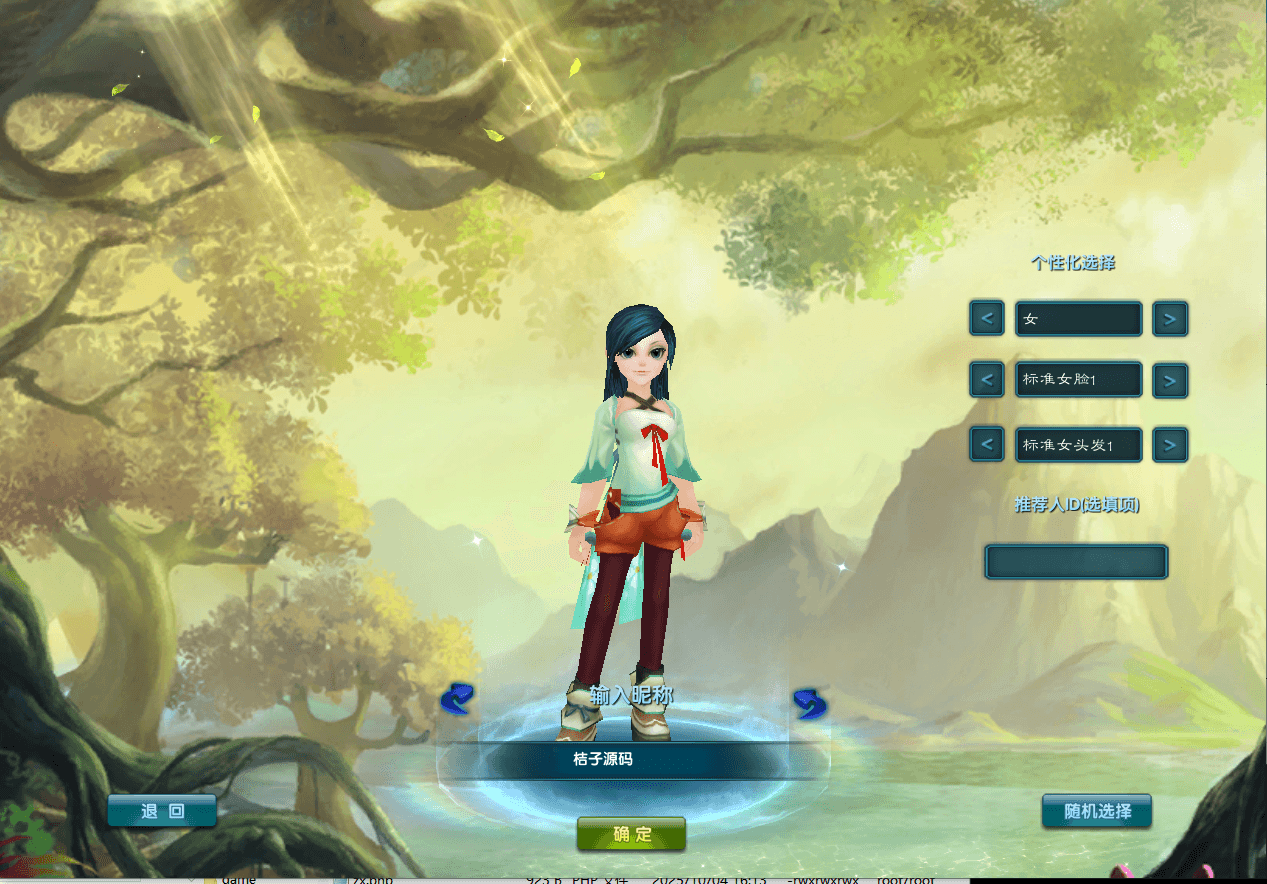Rotate character with the left blue arrow

tap(457, 700)
